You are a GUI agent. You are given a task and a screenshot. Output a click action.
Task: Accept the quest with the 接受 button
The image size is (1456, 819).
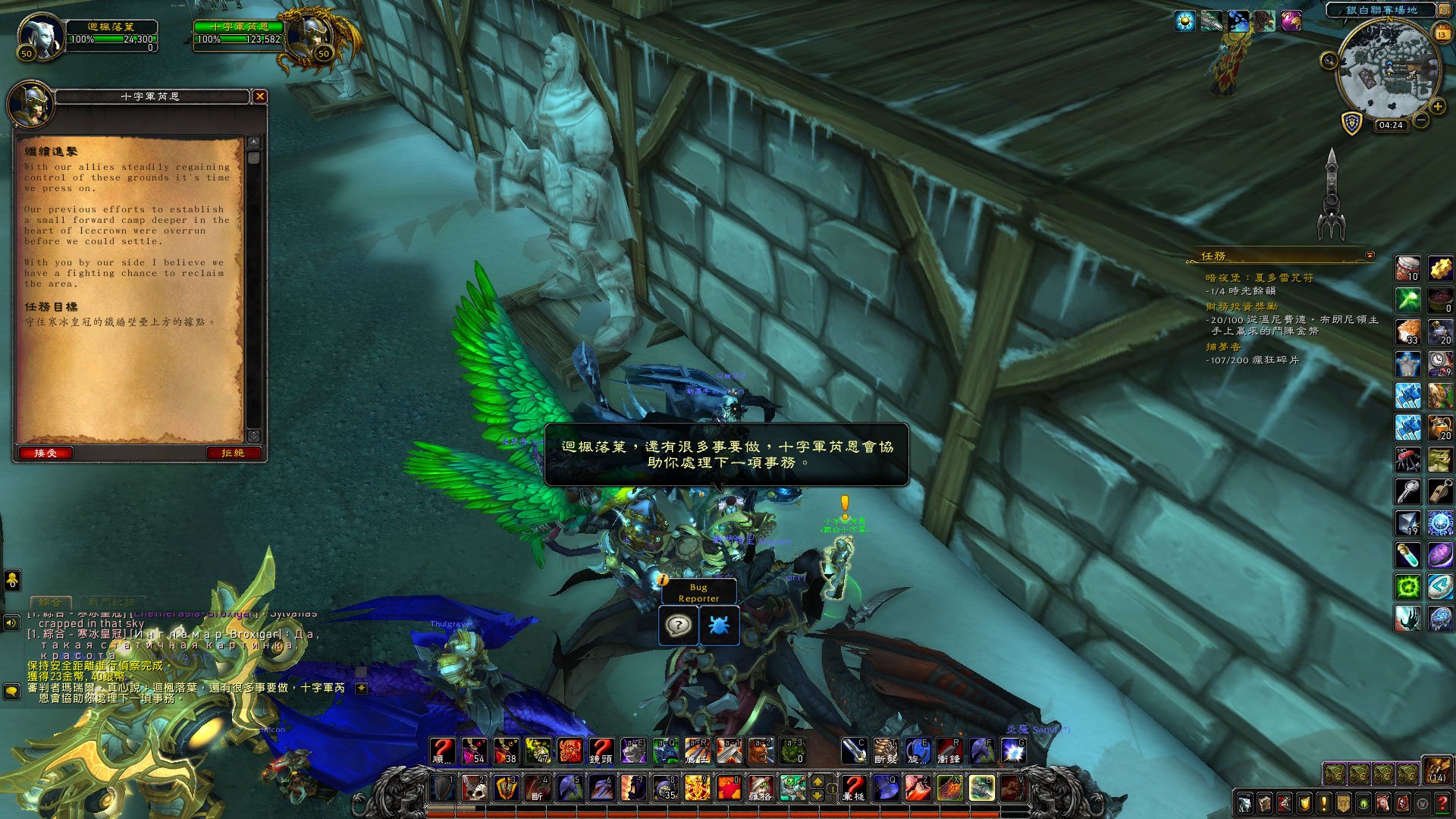[x=45, y=453]
